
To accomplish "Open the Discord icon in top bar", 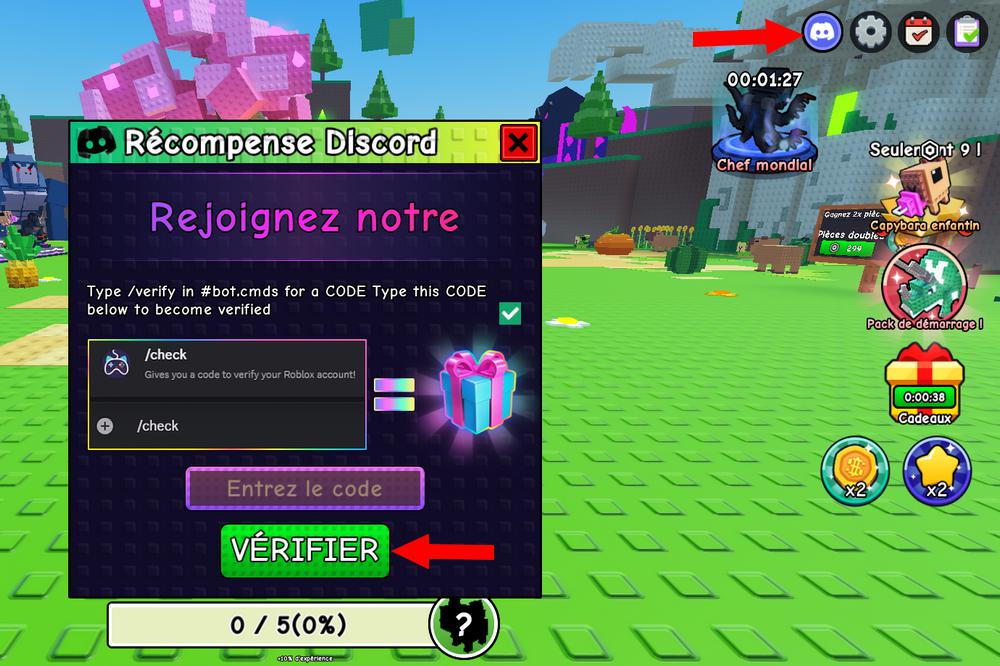I will coord(822,33).
